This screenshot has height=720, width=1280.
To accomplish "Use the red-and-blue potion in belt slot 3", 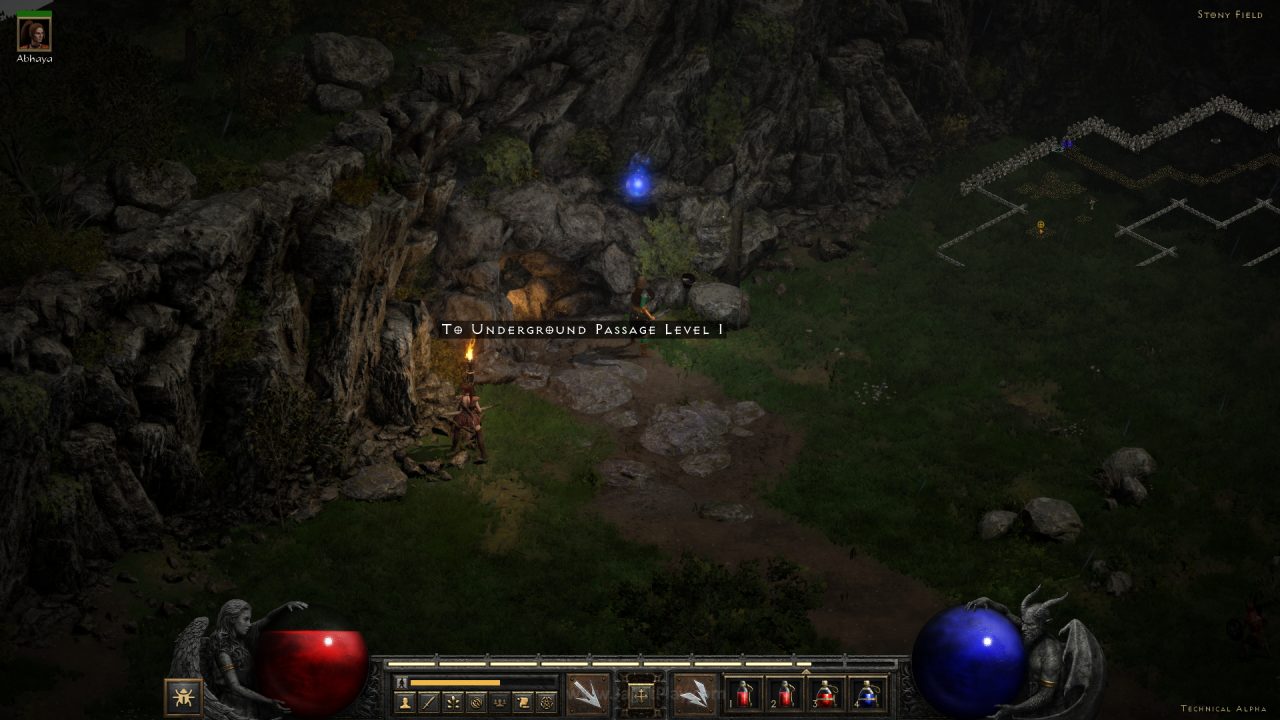I will click(825, 694).
